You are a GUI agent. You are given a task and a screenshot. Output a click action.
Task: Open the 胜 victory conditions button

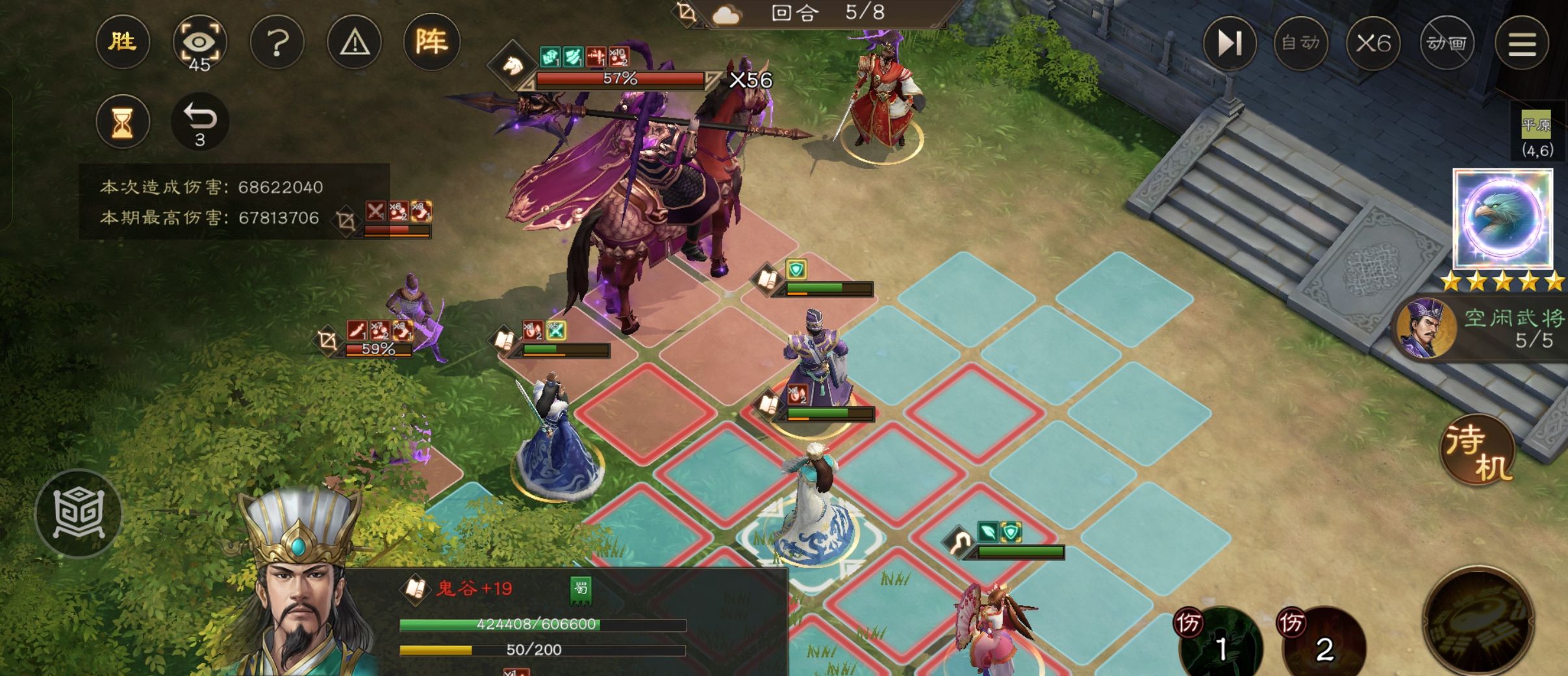tap(122, 43)
